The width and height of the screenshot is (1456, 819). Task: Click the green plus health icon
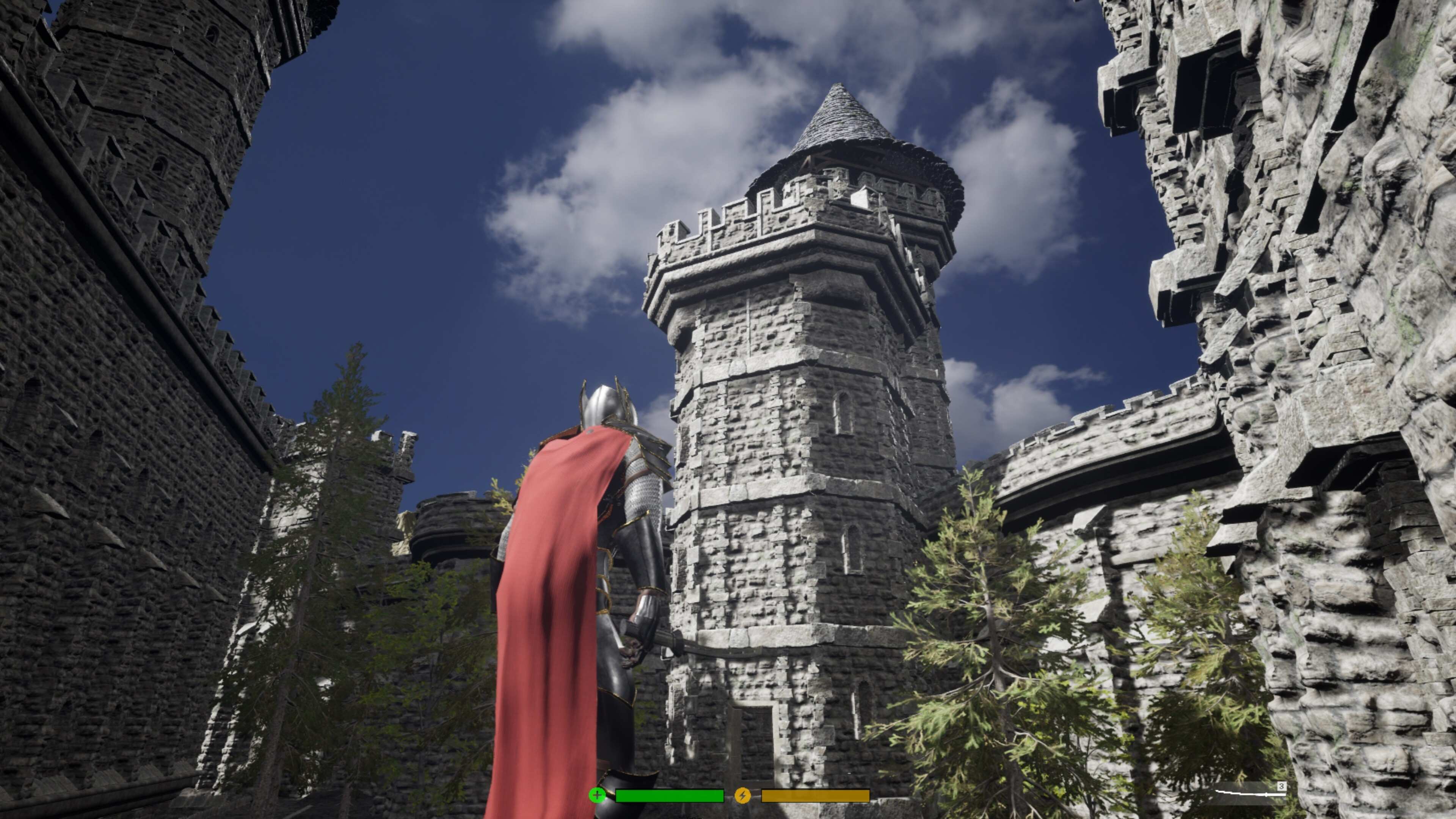pyautogui.click(x=597, y=795)
